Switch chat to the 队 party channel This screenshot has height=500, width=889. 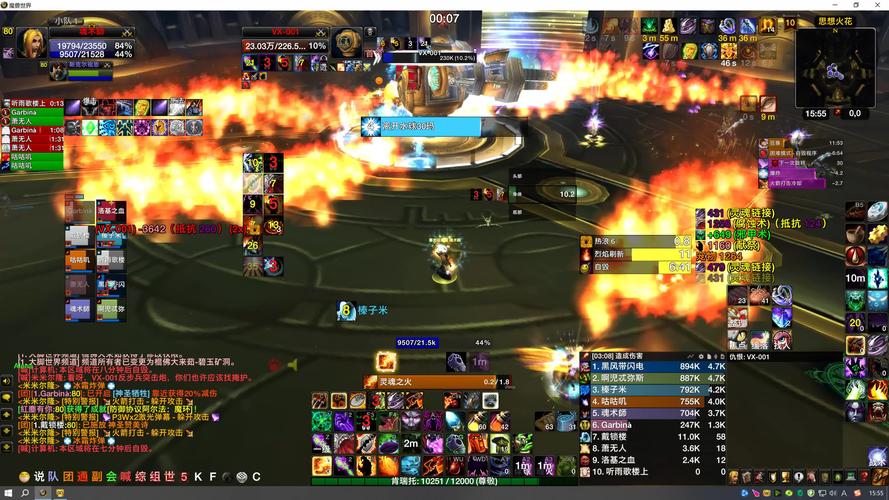54,477
